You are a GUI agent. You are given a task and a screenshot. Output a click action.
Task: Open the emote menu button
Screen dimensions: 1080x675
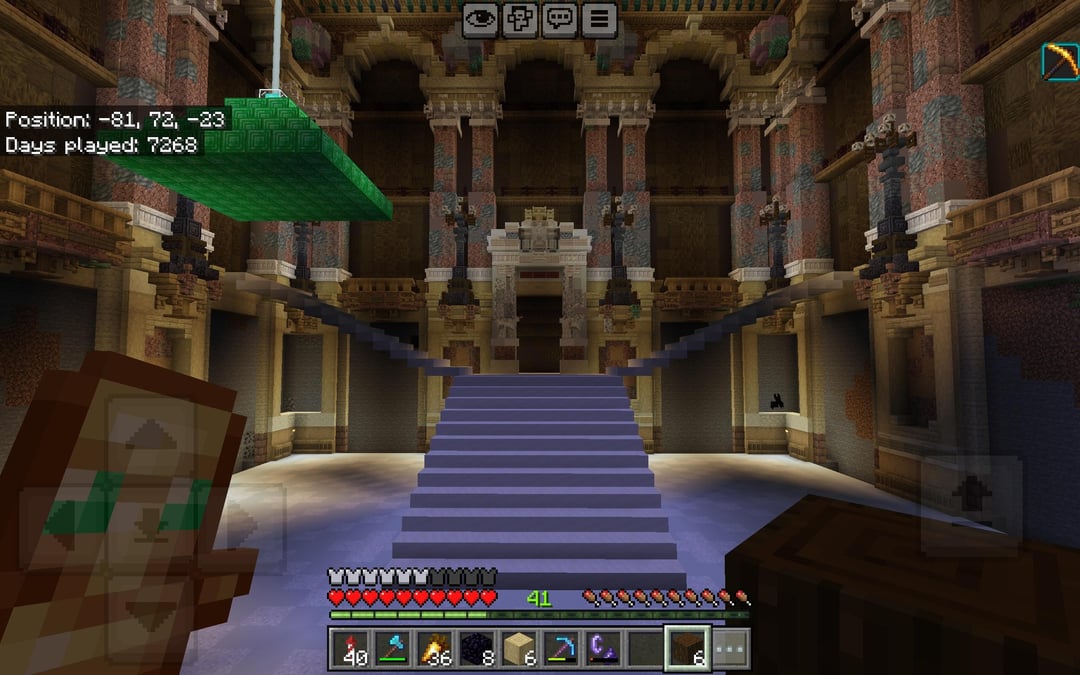click(520, 19)
